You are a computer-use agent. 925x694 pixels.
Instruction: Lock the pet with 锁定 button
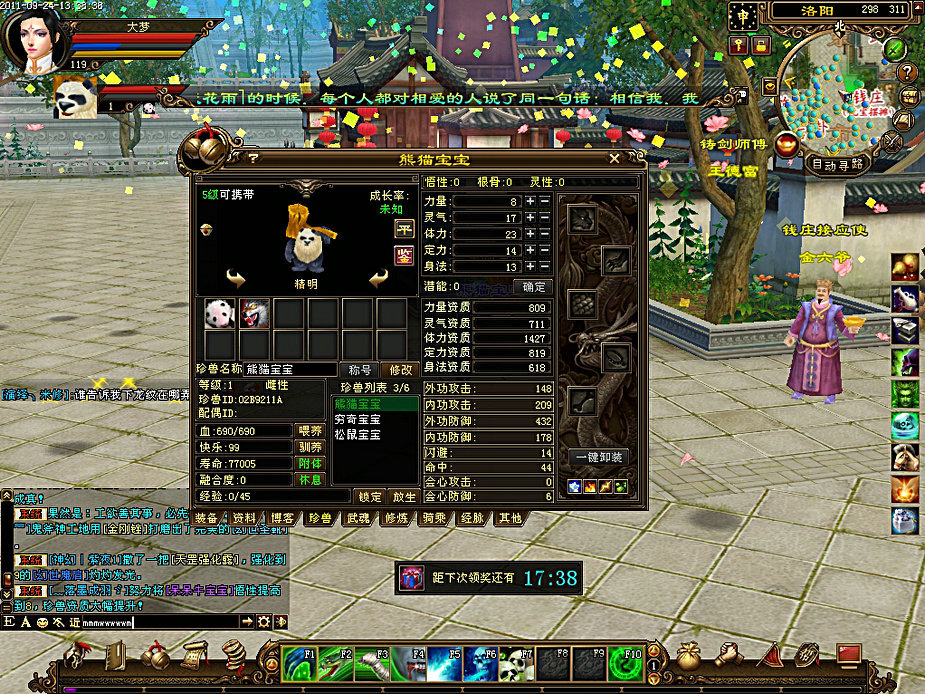(x=370, y=497)
